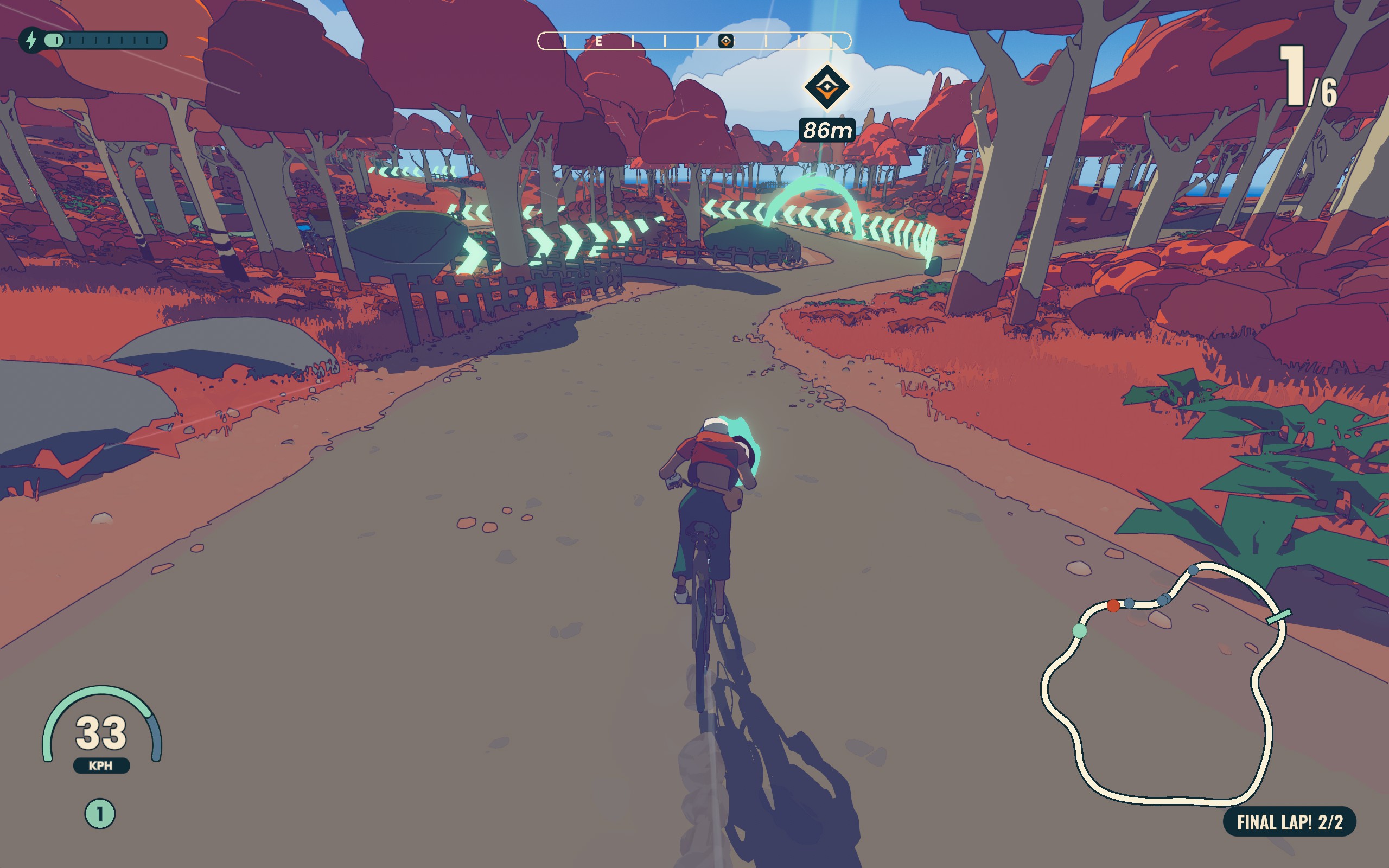Click the compass bar checkpoint icon
This screenshot has width=1389, height=868.
click(x=725, y=41)
